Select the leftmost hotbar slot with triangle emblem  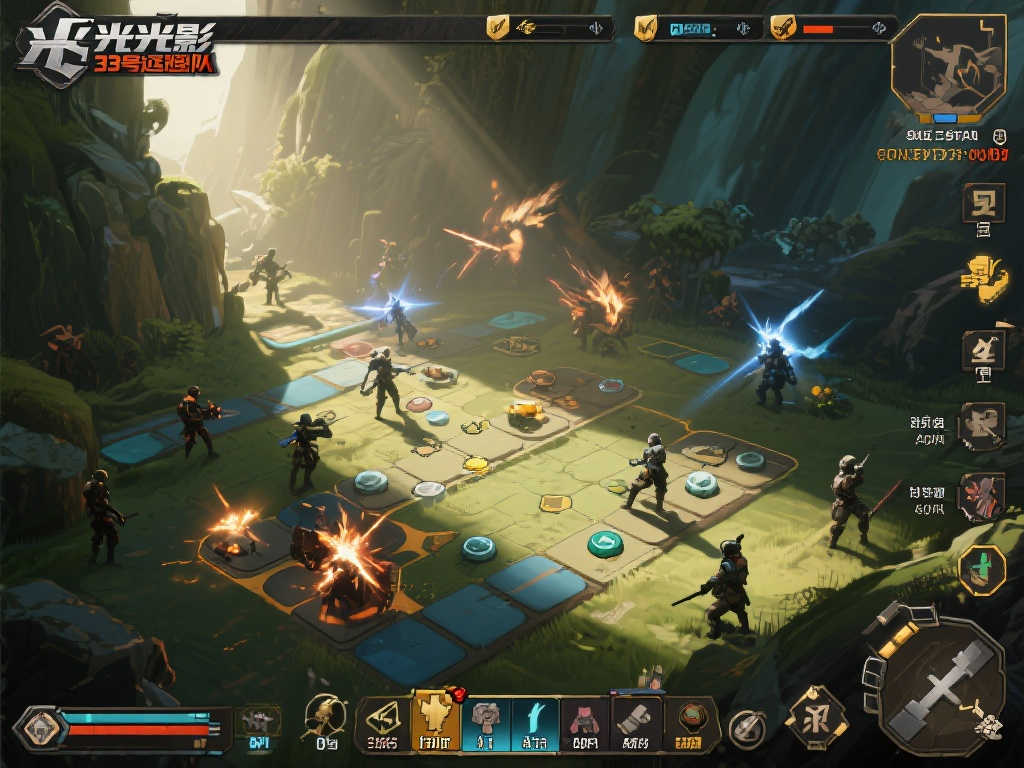click(x=383, y=718)
